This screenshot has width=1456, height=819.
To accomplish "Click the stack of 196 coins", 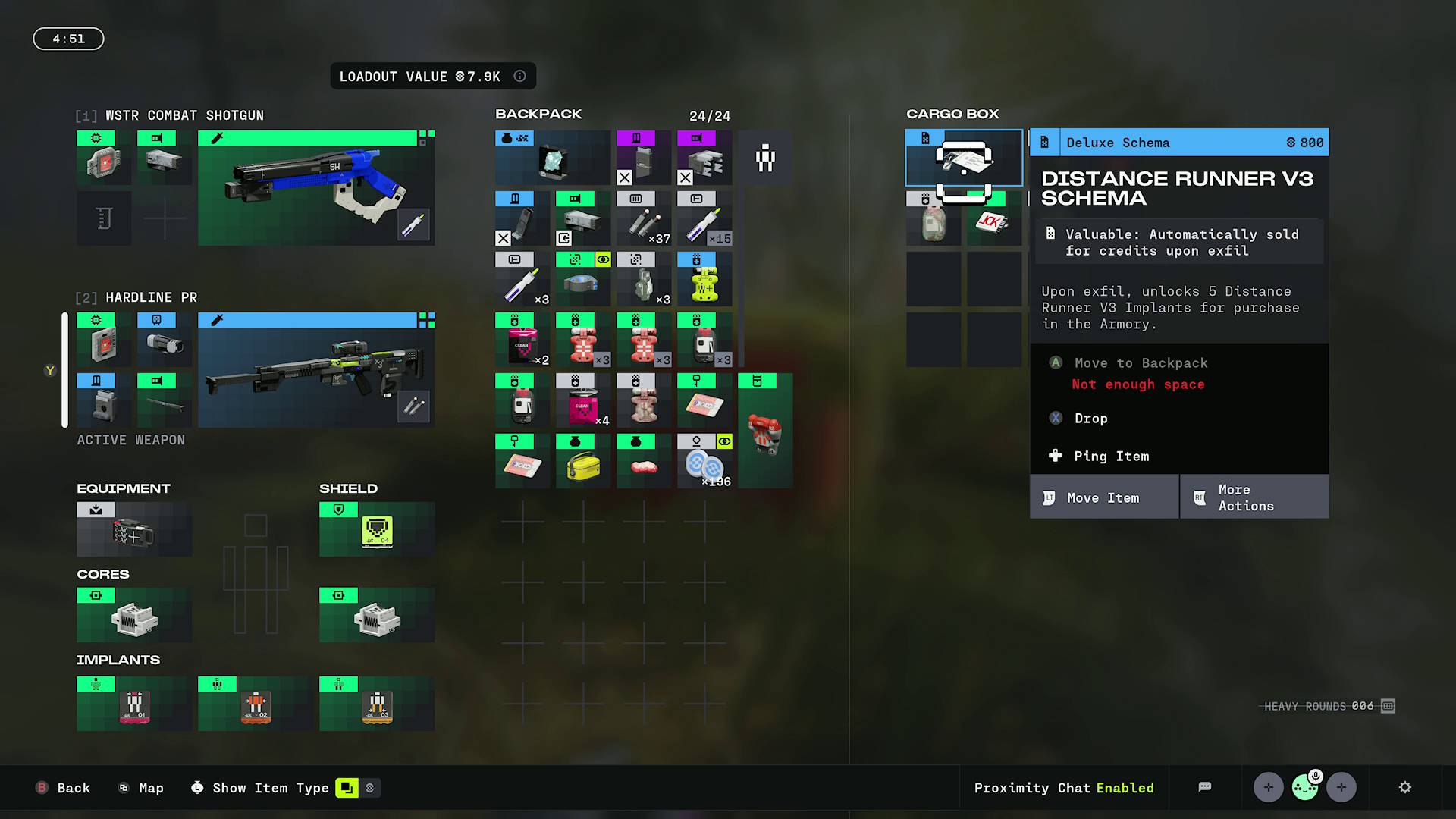I will [704, 461].
